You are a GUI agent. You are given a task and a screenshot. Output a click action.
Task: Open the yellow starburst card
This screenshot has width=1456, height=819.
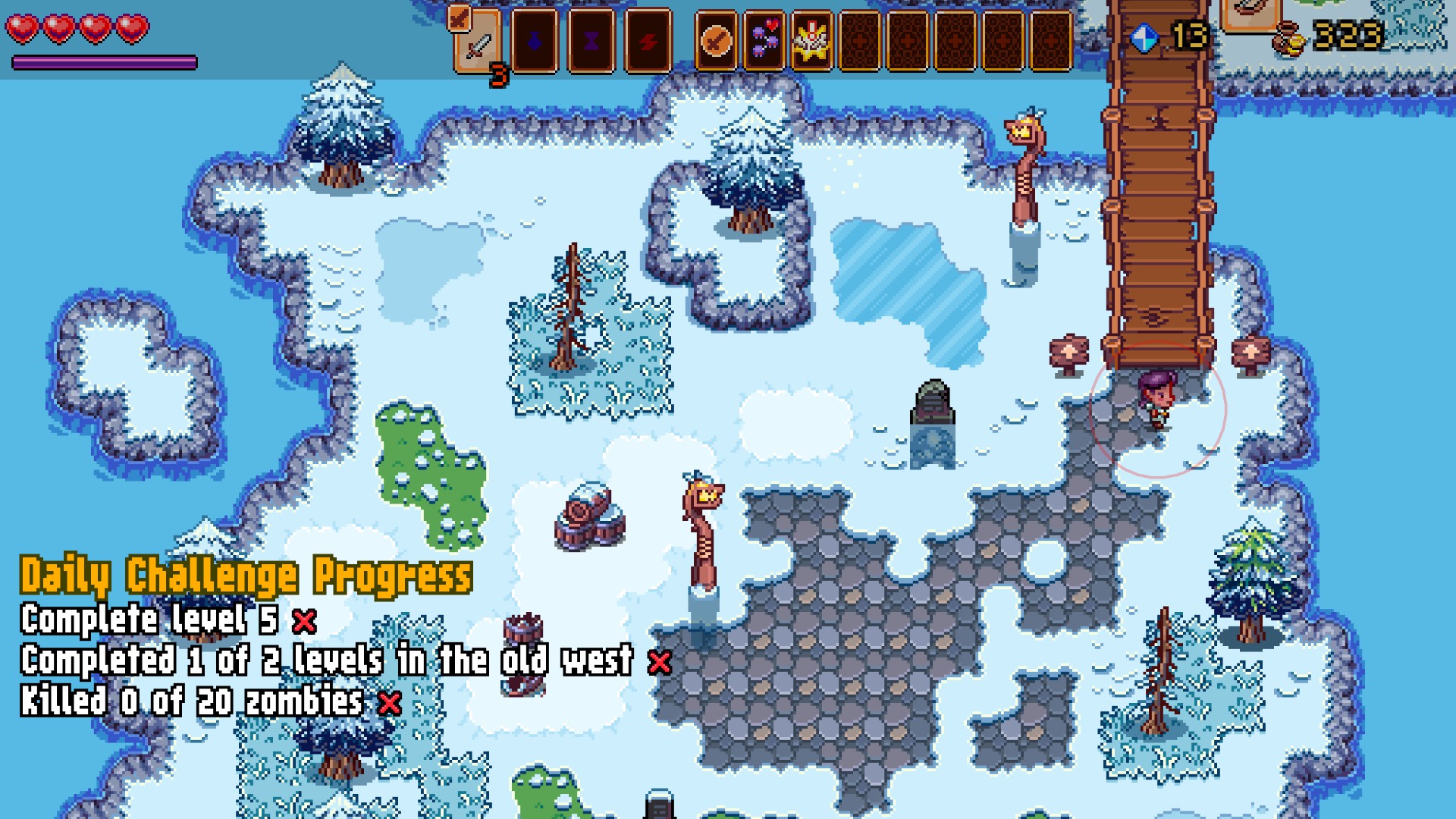point(811,41)
